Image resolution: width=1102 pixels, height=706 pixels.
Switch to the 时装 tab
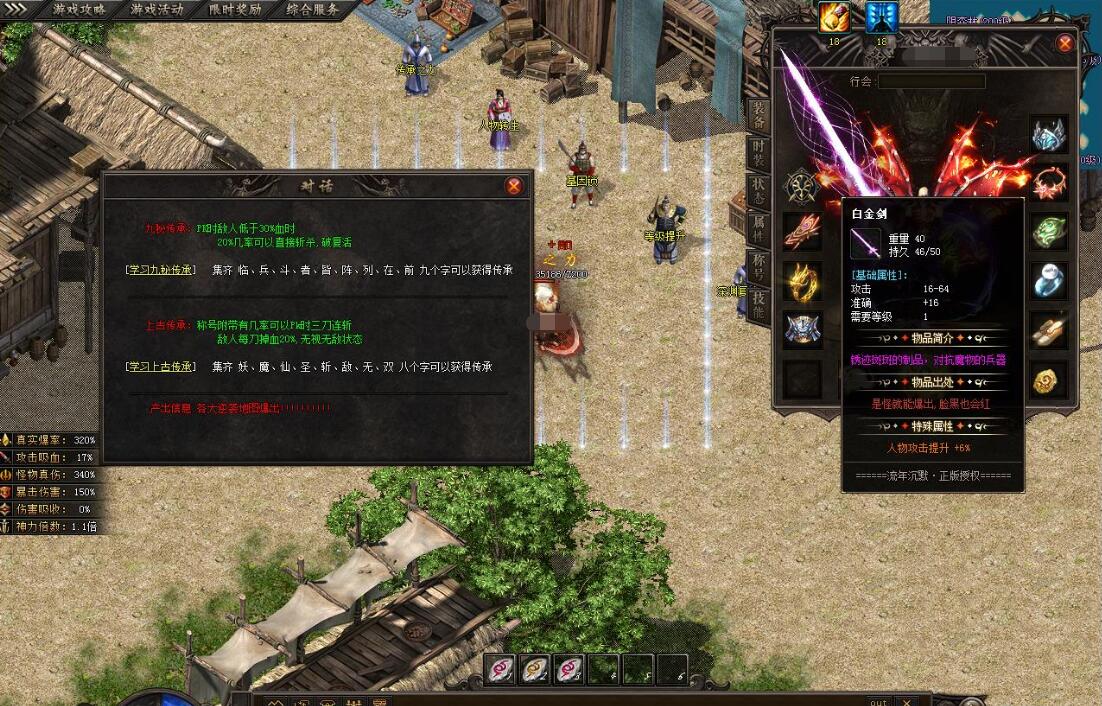759,155
